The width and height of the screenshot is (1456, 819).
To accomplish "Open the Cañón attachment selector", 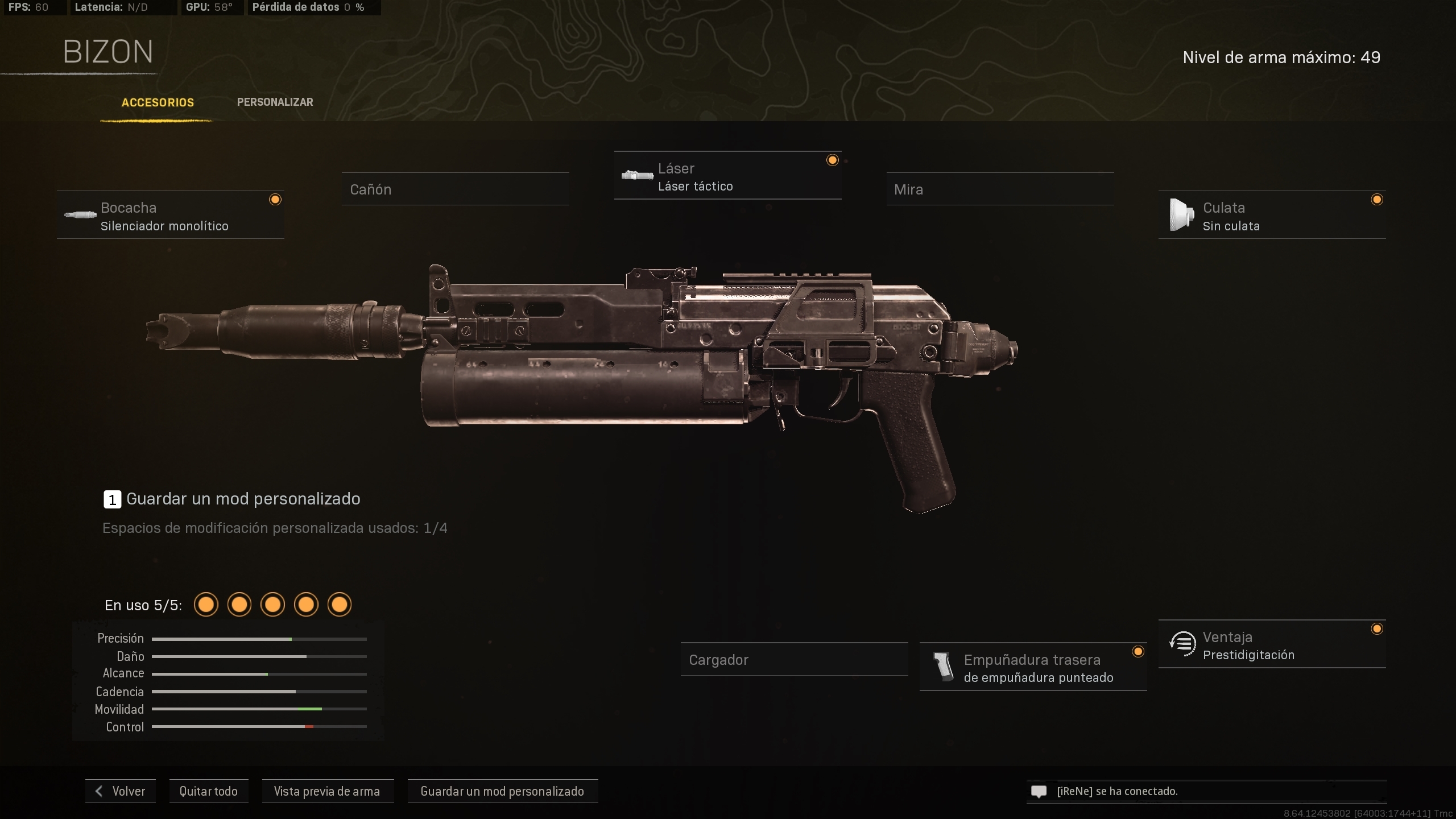I will (455, 189).
